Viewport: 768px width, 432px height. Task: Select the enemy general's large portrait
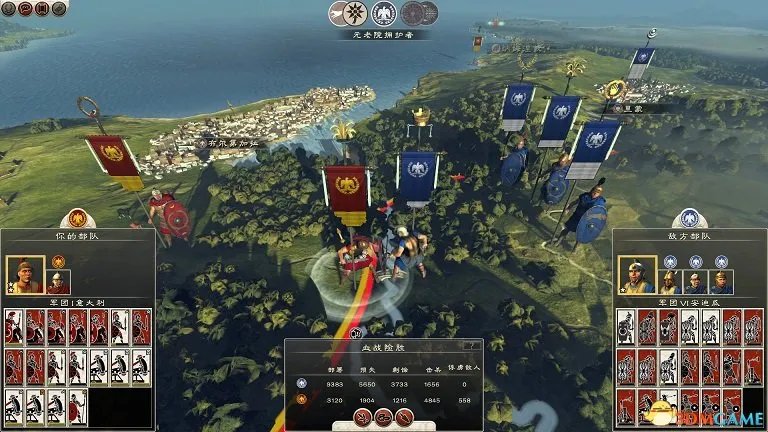tap(636, 274)
